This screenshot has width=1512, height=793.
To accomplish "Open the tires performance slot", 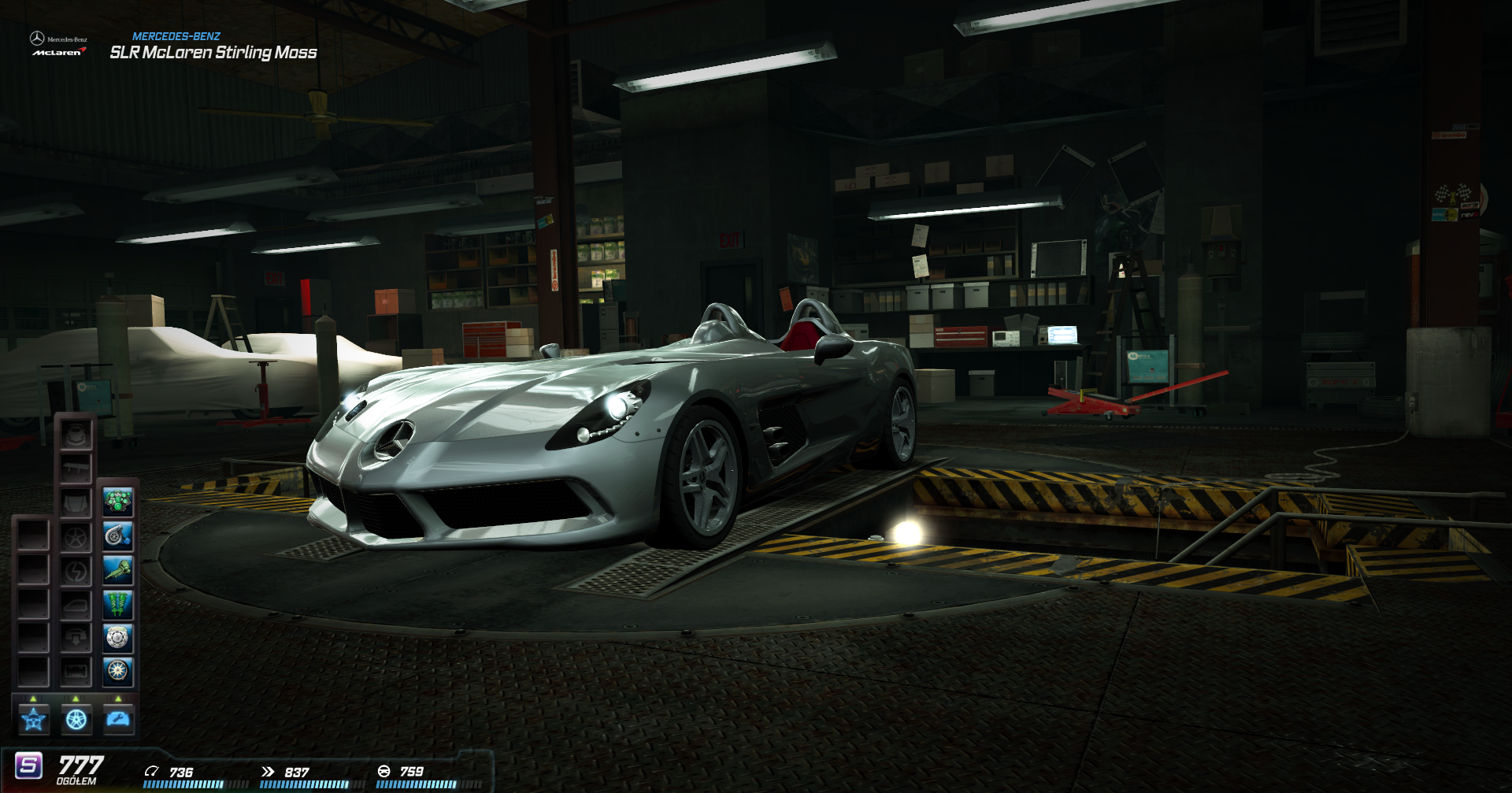I will pyautogui.click(x=118, y=671).
